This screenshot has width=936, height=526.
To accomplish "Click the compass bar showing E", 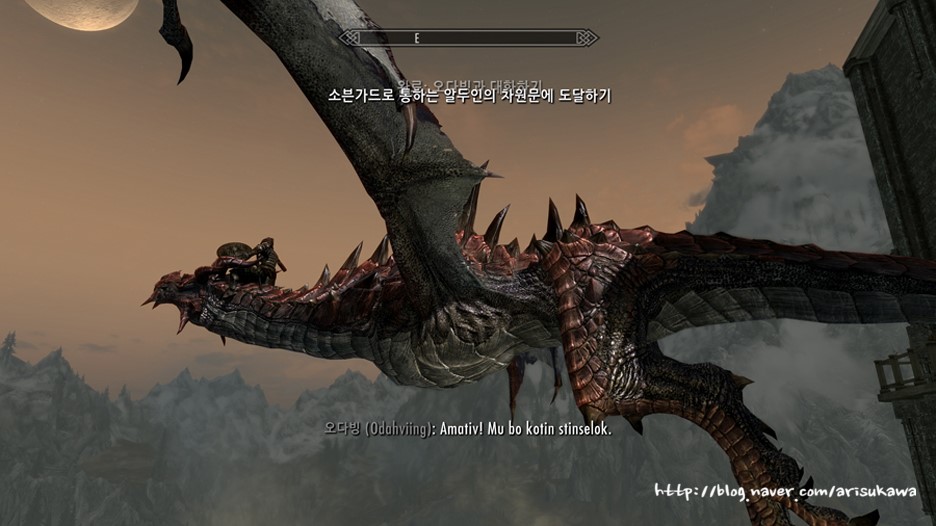I will click(x=468, y=38).
